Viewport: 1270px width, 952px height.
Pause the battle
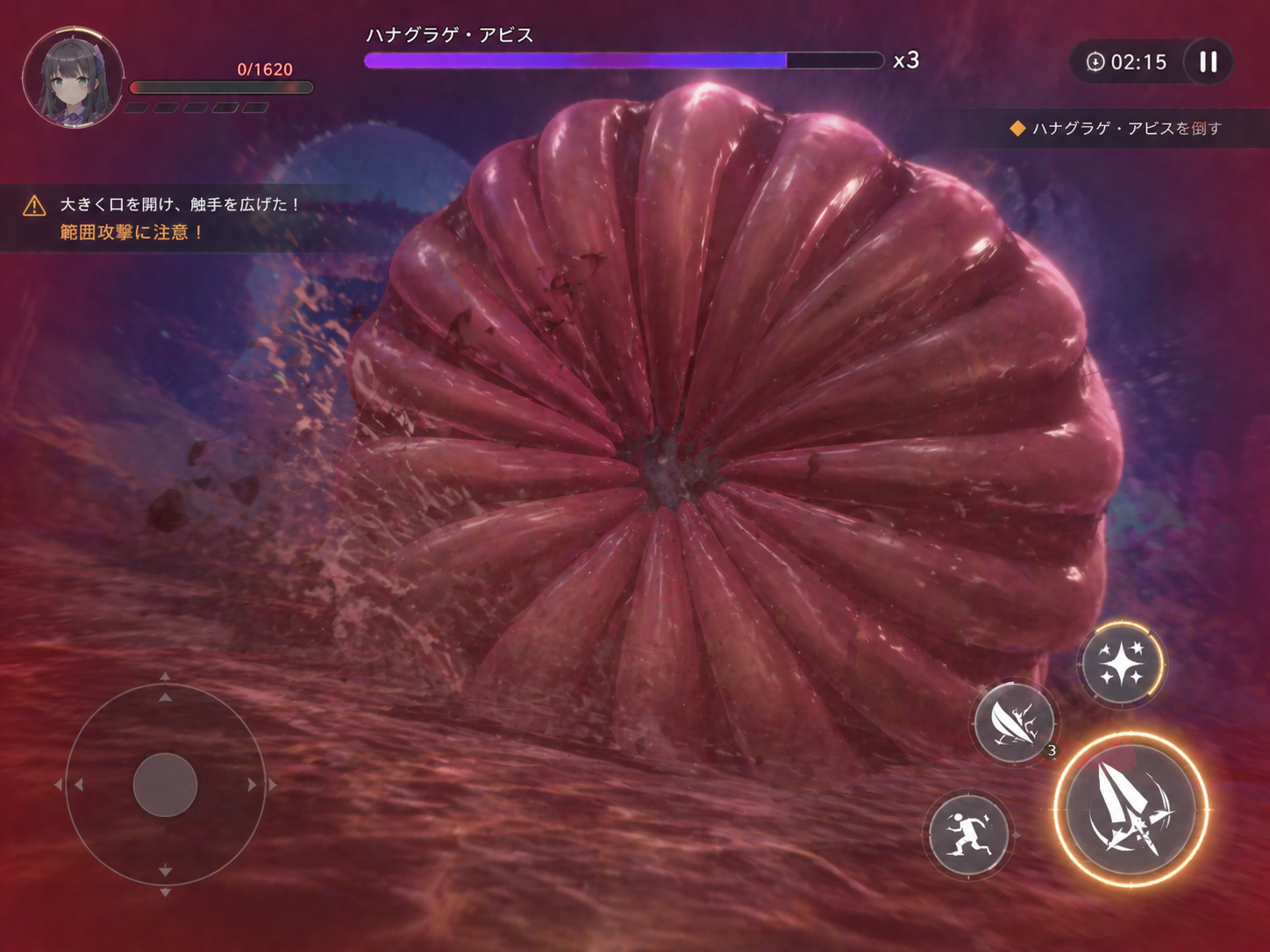1208,61
